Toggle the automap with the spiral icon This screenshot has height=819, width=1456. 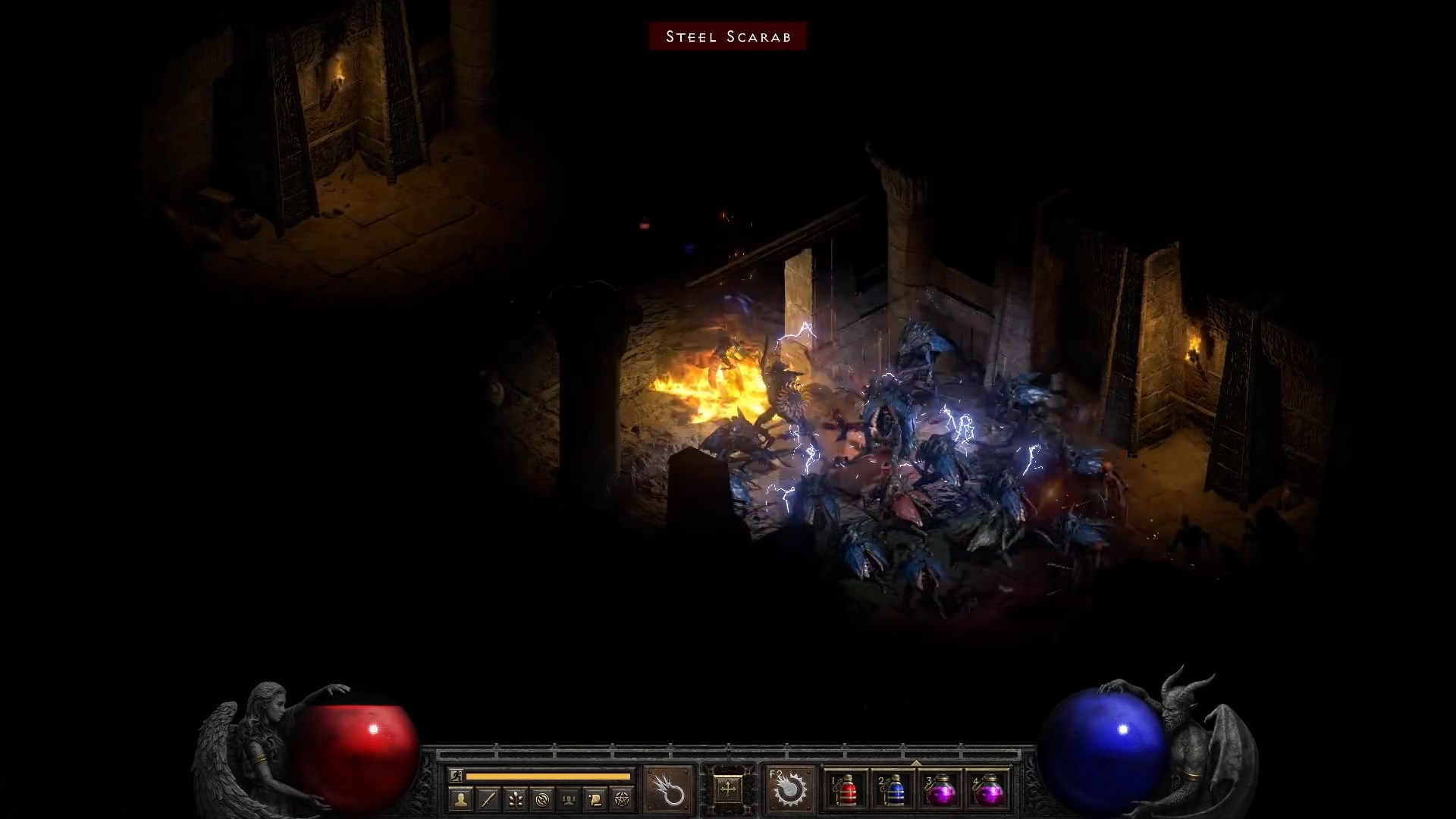[x=543, y=799]
